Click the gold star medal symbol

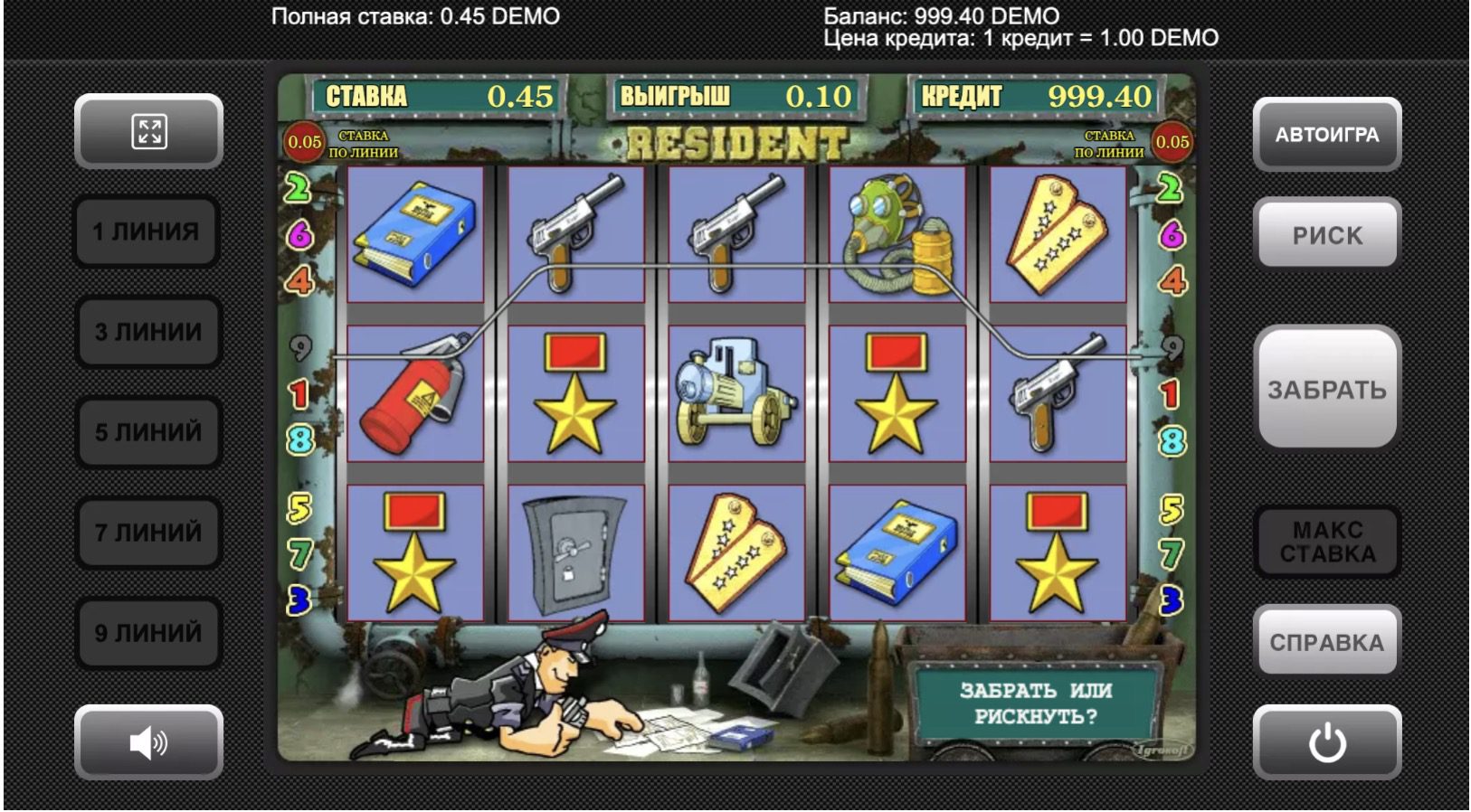(x=574, y=396)
